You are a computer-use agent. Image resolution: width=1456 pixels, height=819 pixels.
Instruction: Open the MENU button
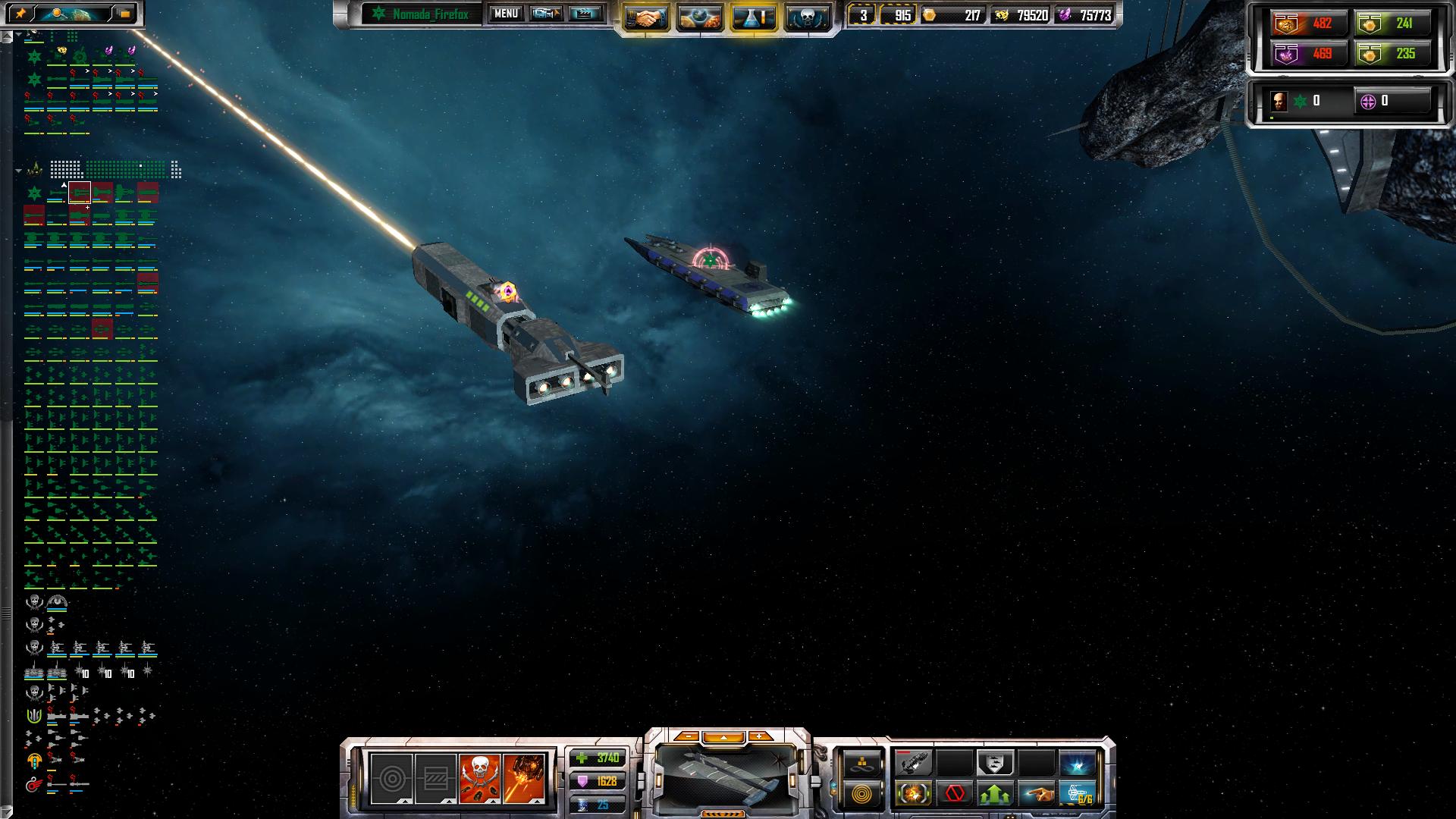[x=506, y=14]
